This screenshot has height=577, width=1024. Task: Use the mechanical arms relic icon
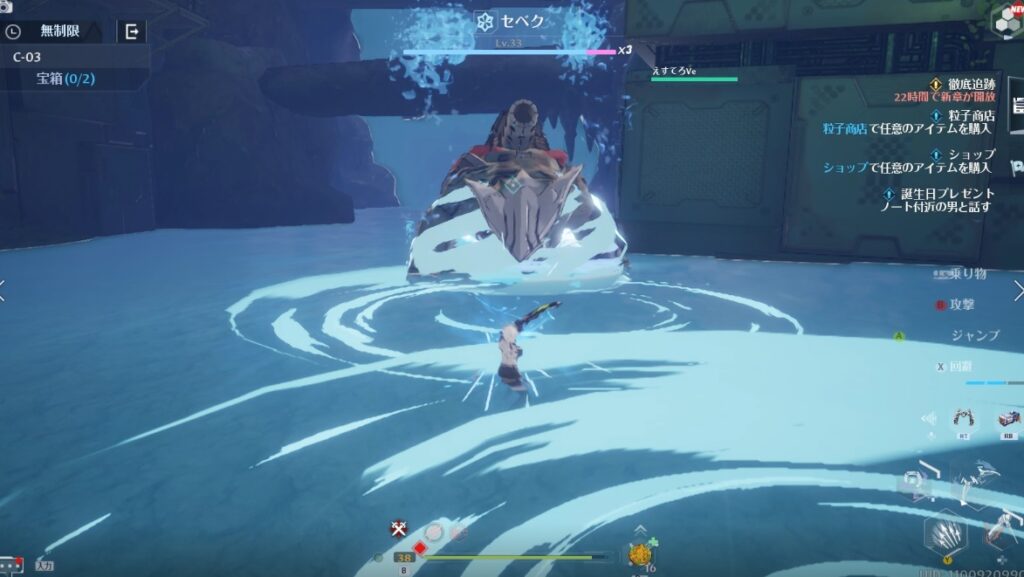point(964,418)
